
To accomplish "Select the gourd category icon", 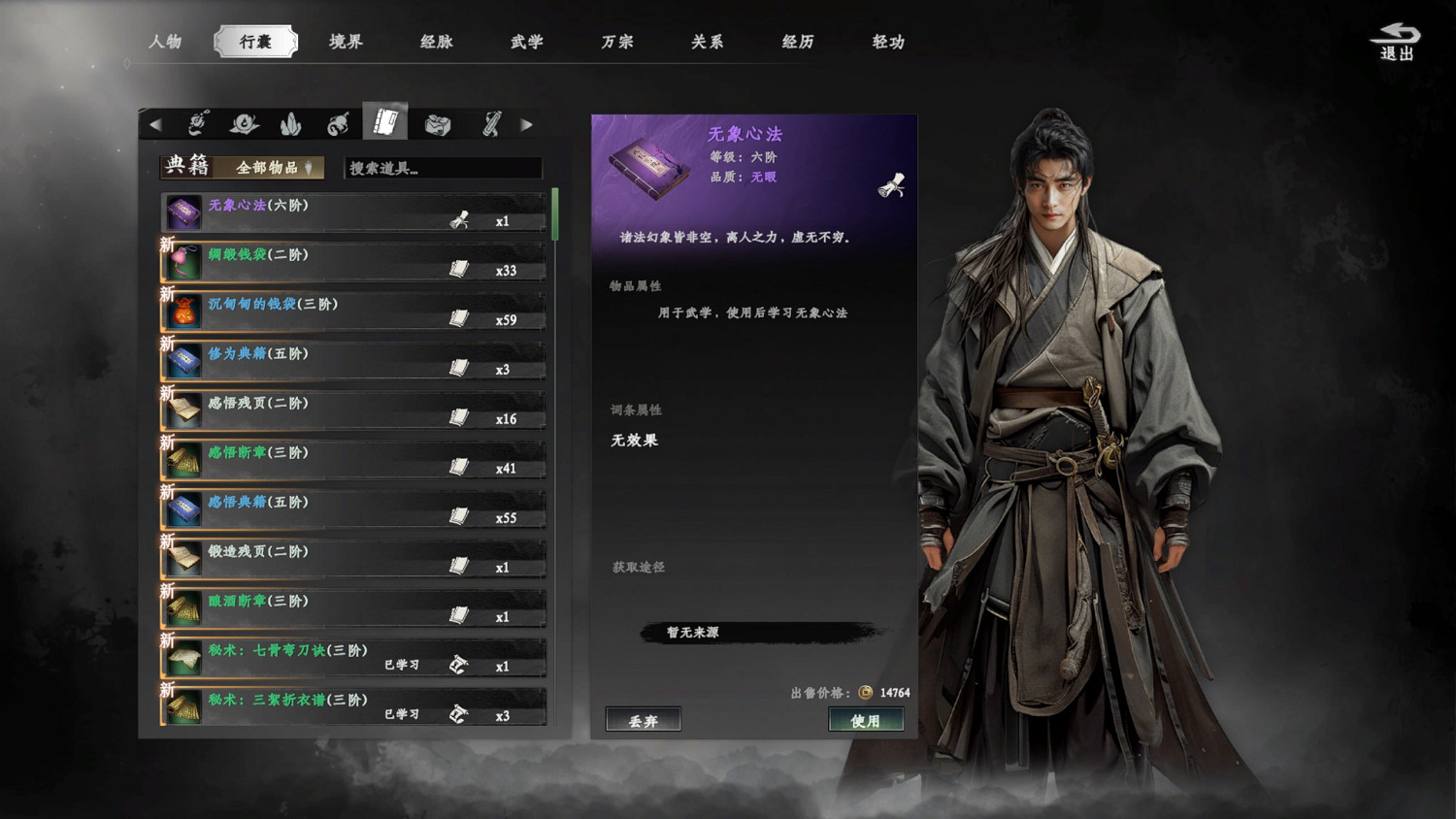I will tap(339, 124).
